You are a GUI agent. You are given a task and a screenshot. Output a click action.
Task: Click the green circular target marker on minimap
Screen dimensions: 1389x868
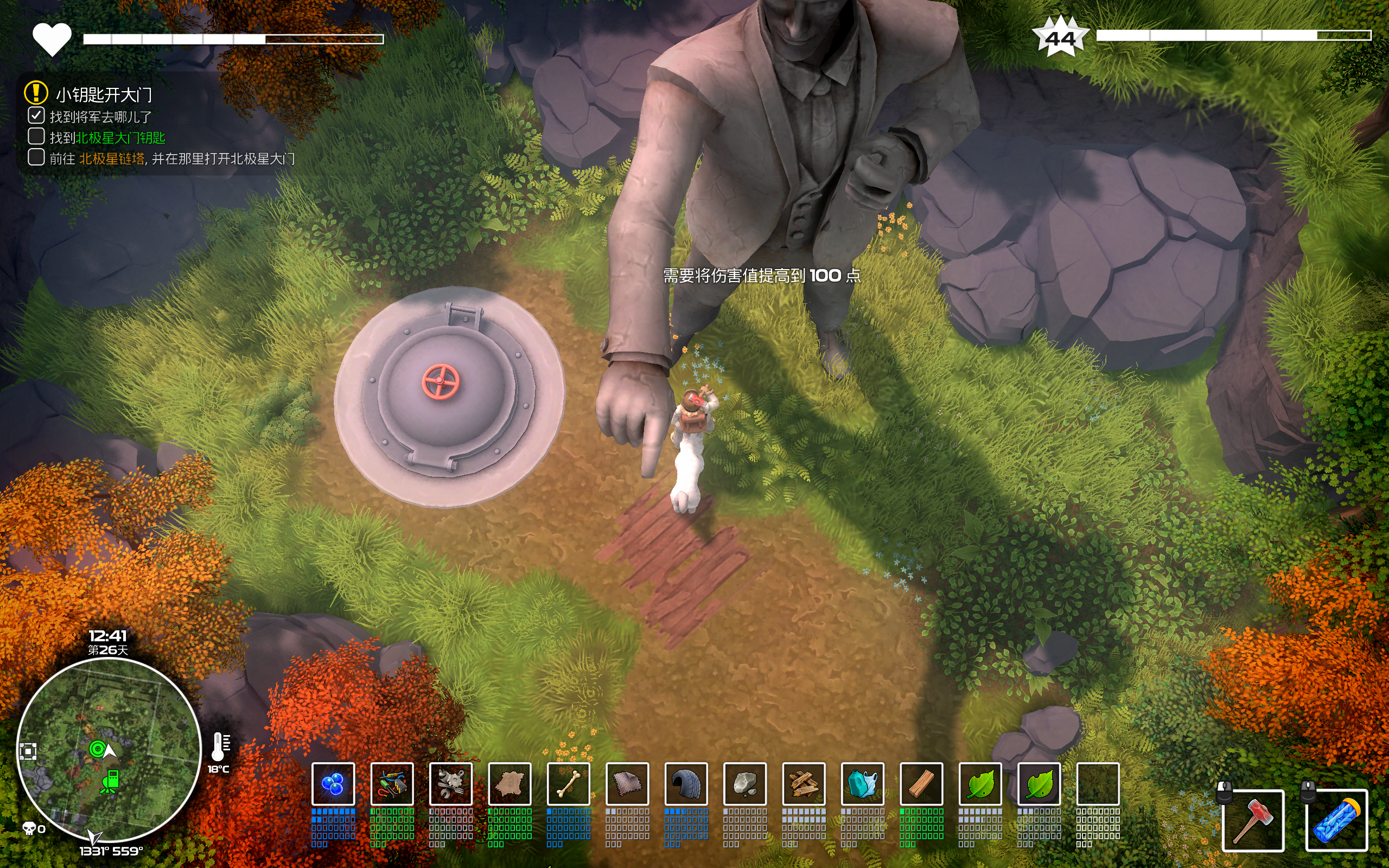97,749
